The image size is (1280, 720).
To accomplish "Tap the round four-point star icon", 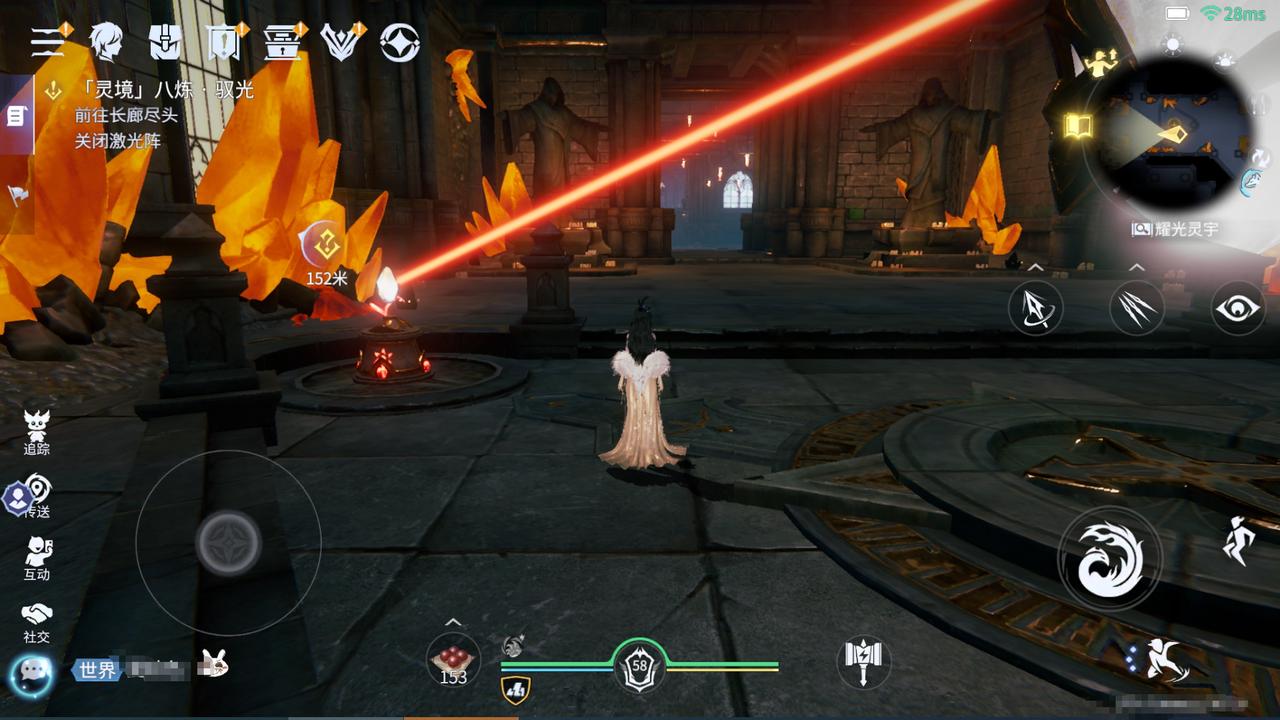I will click(400, 42).
